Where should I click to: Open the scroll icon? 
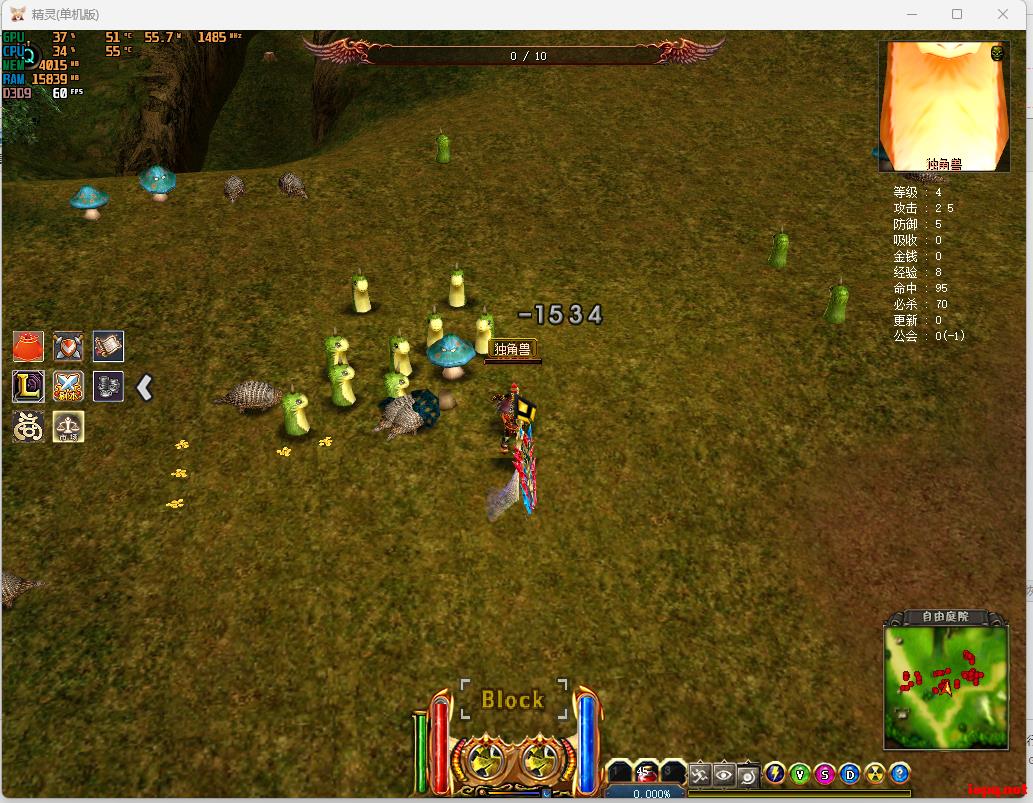coord(108,346)
